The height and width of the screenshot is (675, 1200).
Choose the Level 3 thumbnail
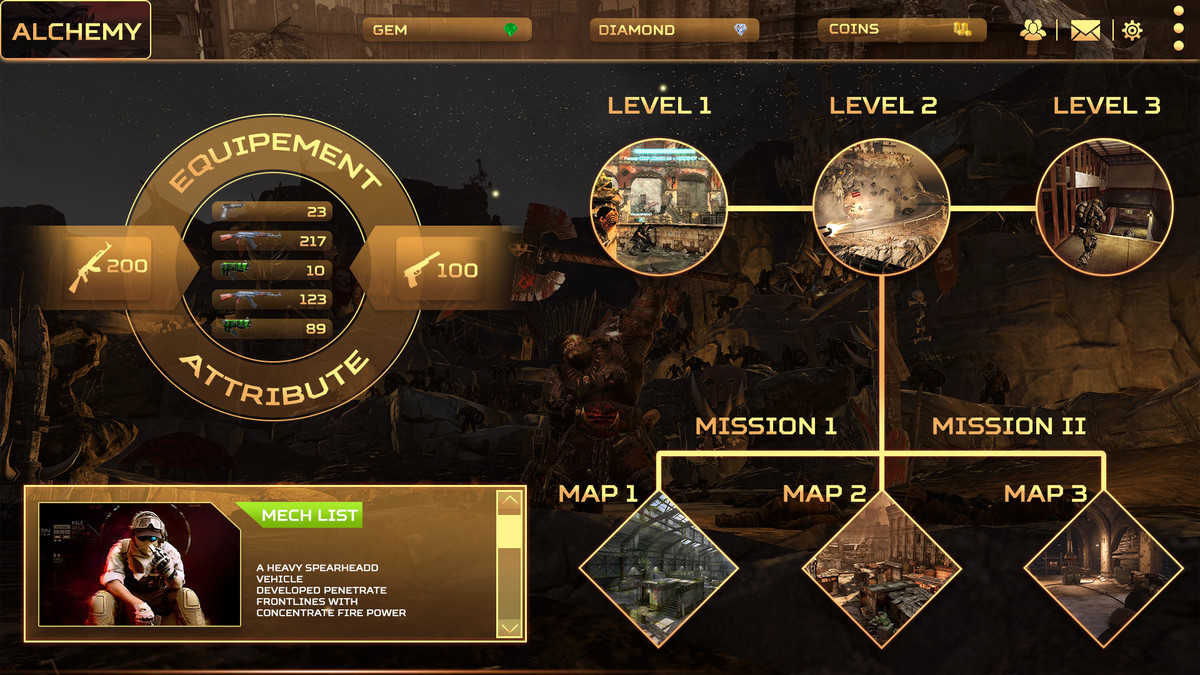tap(1104, 207)
